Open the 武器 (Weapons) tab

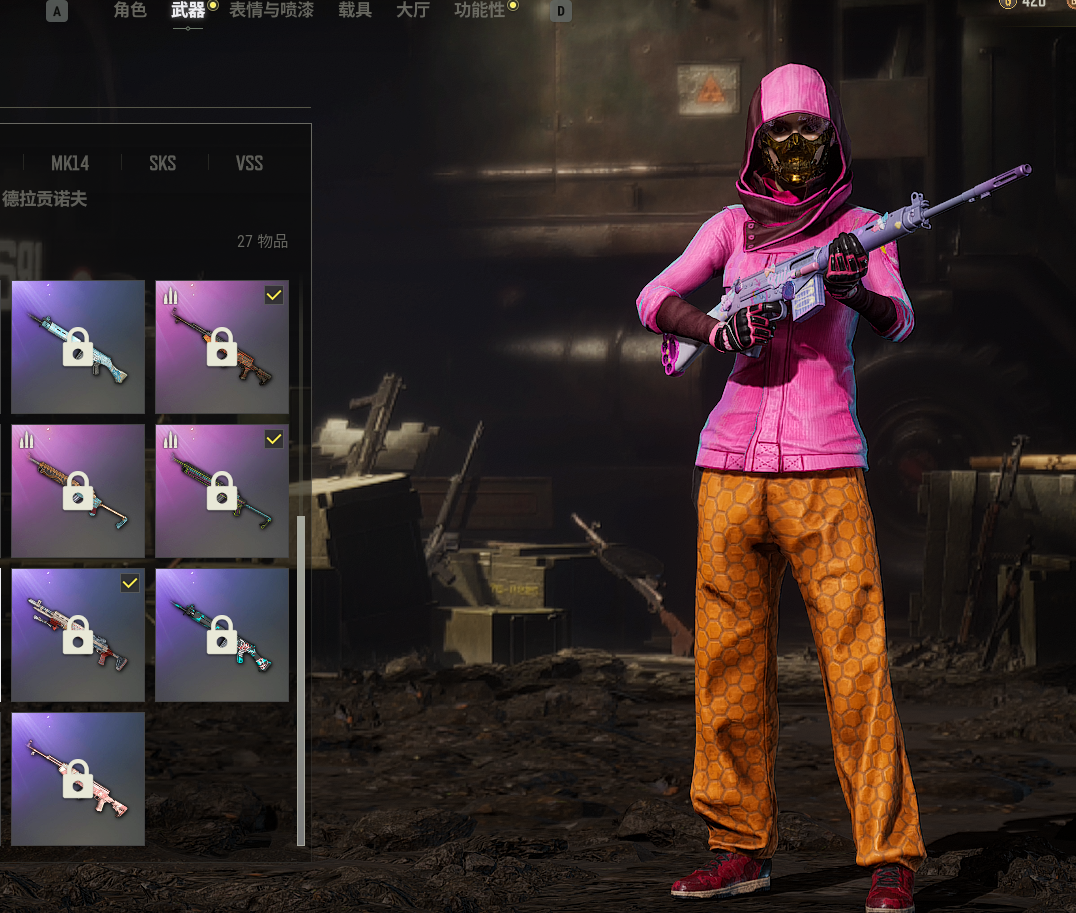pyautogui.click(x=187, y=11)
